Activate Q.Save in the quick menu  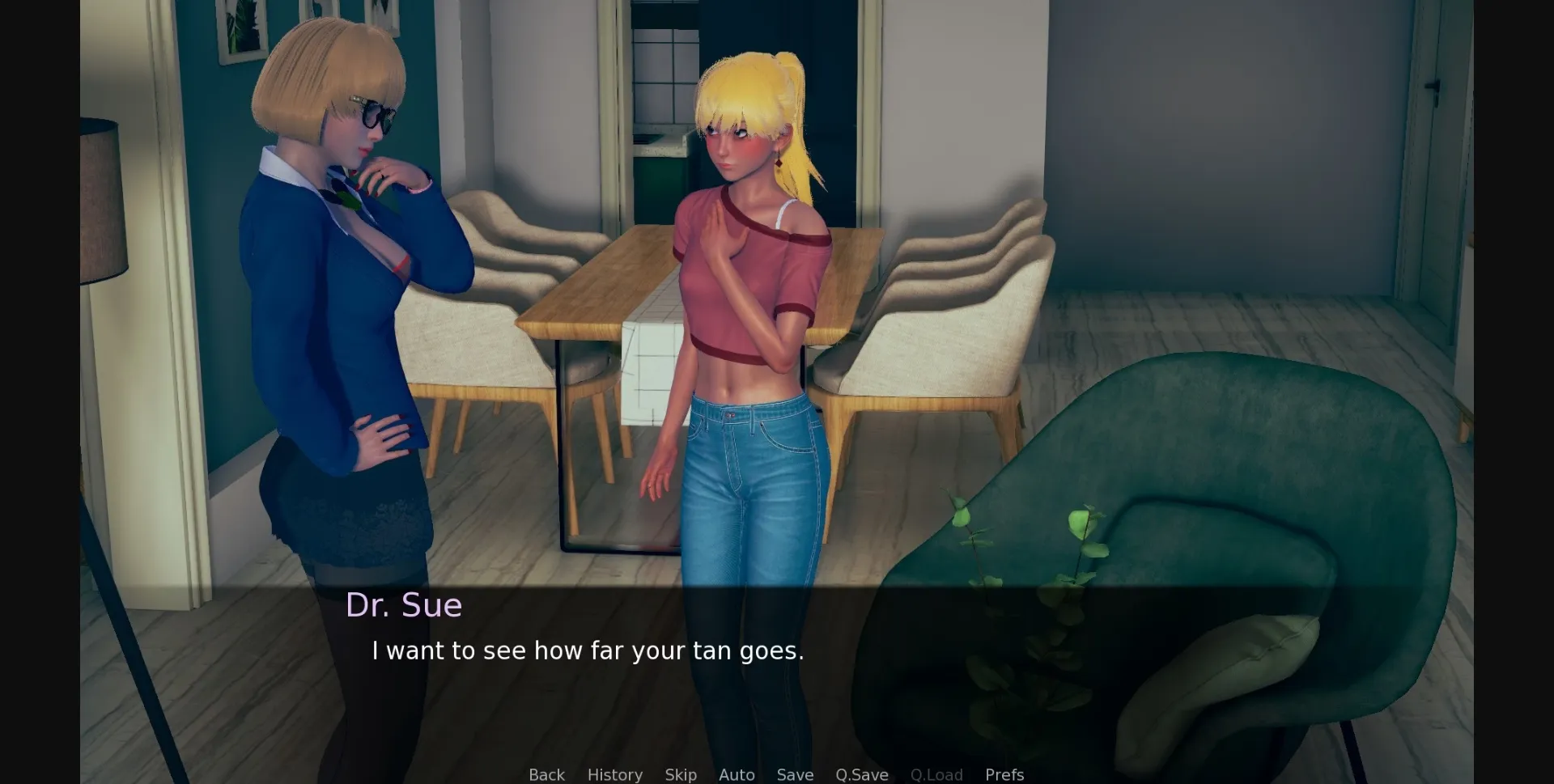coord(861,774)
